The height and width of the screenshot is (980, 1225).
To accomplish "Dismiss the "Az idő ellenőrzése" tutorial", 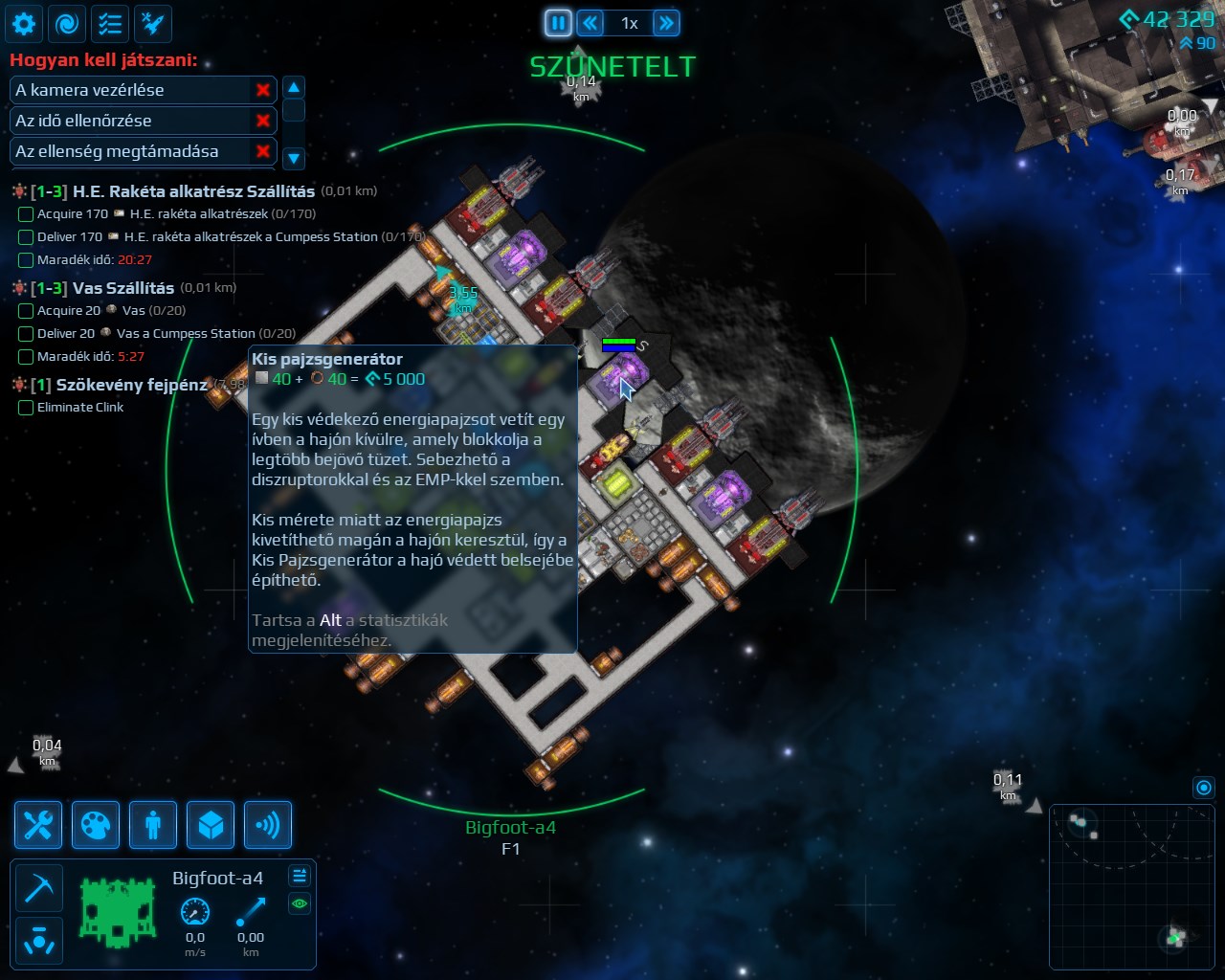I will click(263, 121).
